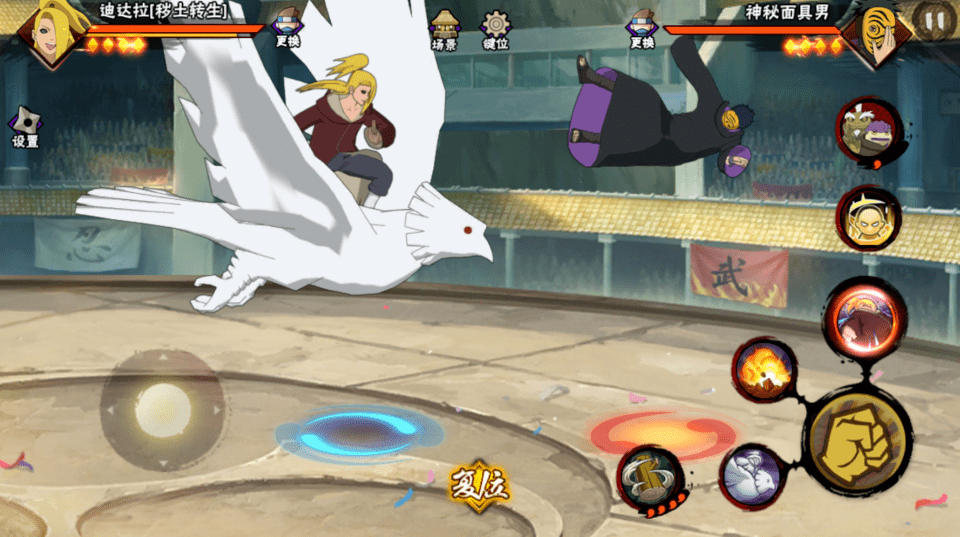This screenshot has width=960, height=537.
Task: Activate the golden-faced scroll icon
Action: point(868,218)
